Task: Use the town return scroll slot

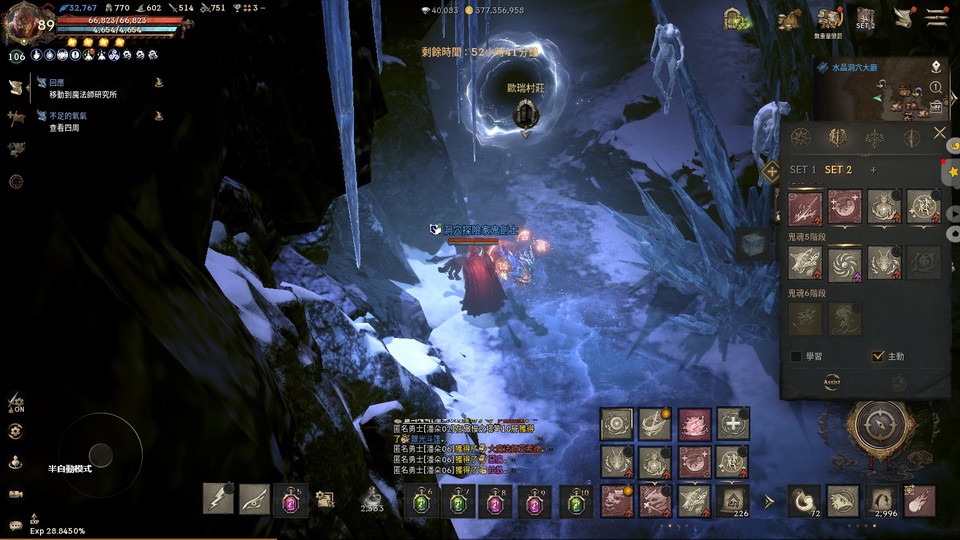Action: pyautogui.click(x=733, y=498)
